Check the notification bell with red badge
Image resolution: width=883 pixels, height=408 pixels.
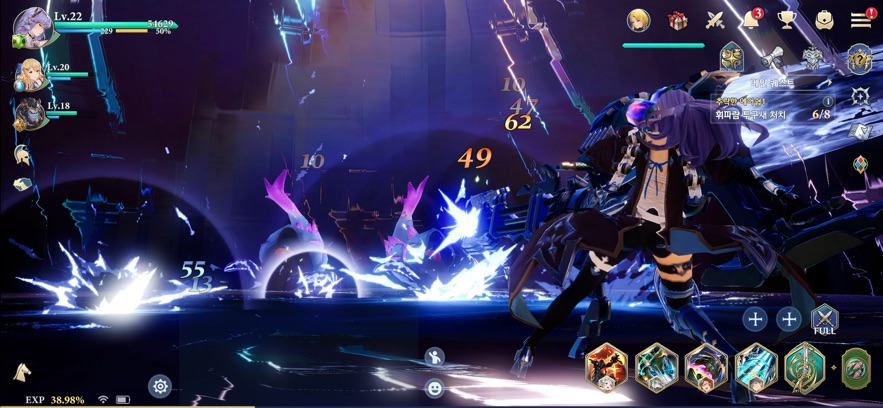[751, 20]
